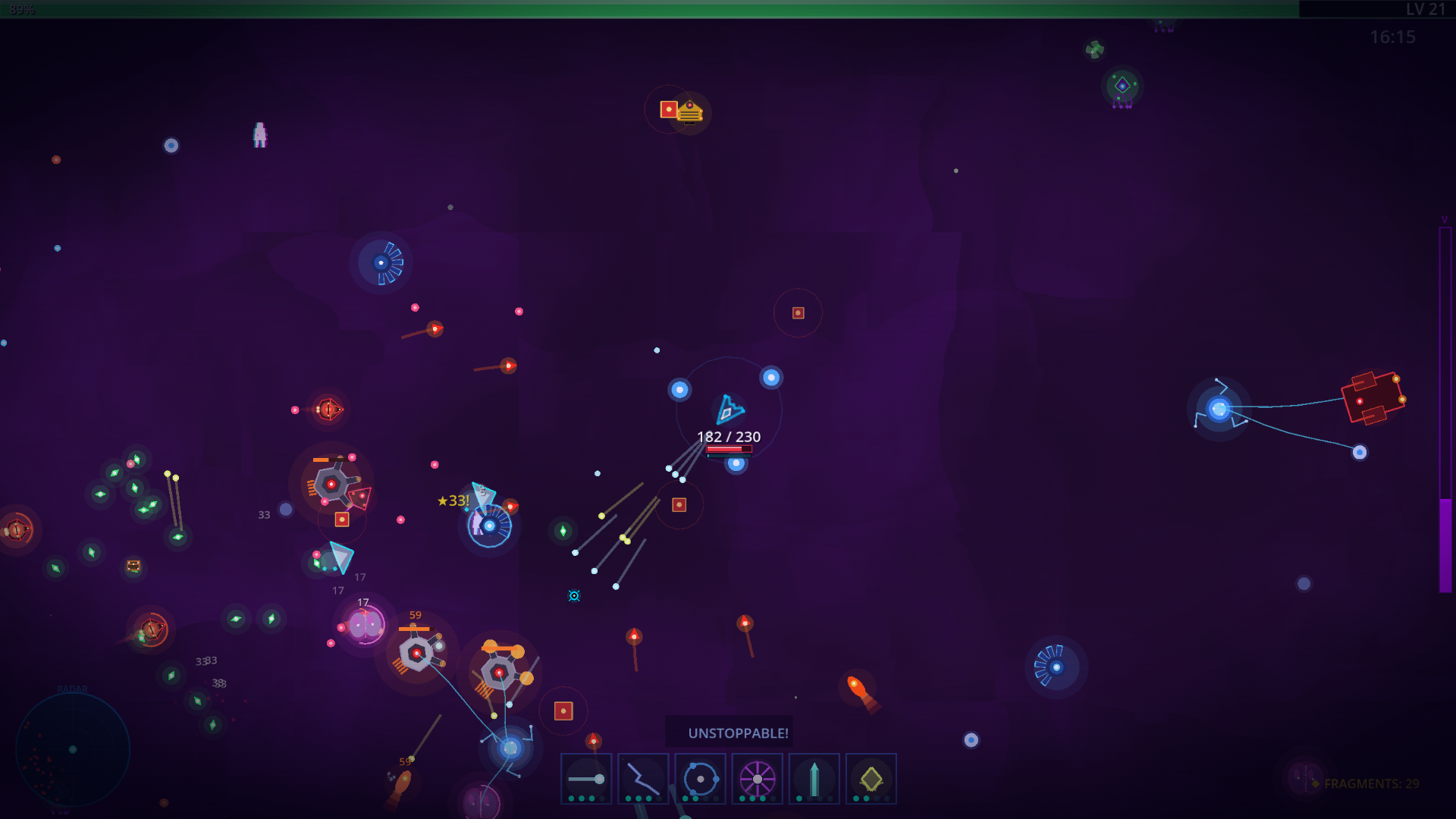Click the teal obelisk upgrade icon
The height and width of the screenshot is (819, 1456).
tap(814, 778)
